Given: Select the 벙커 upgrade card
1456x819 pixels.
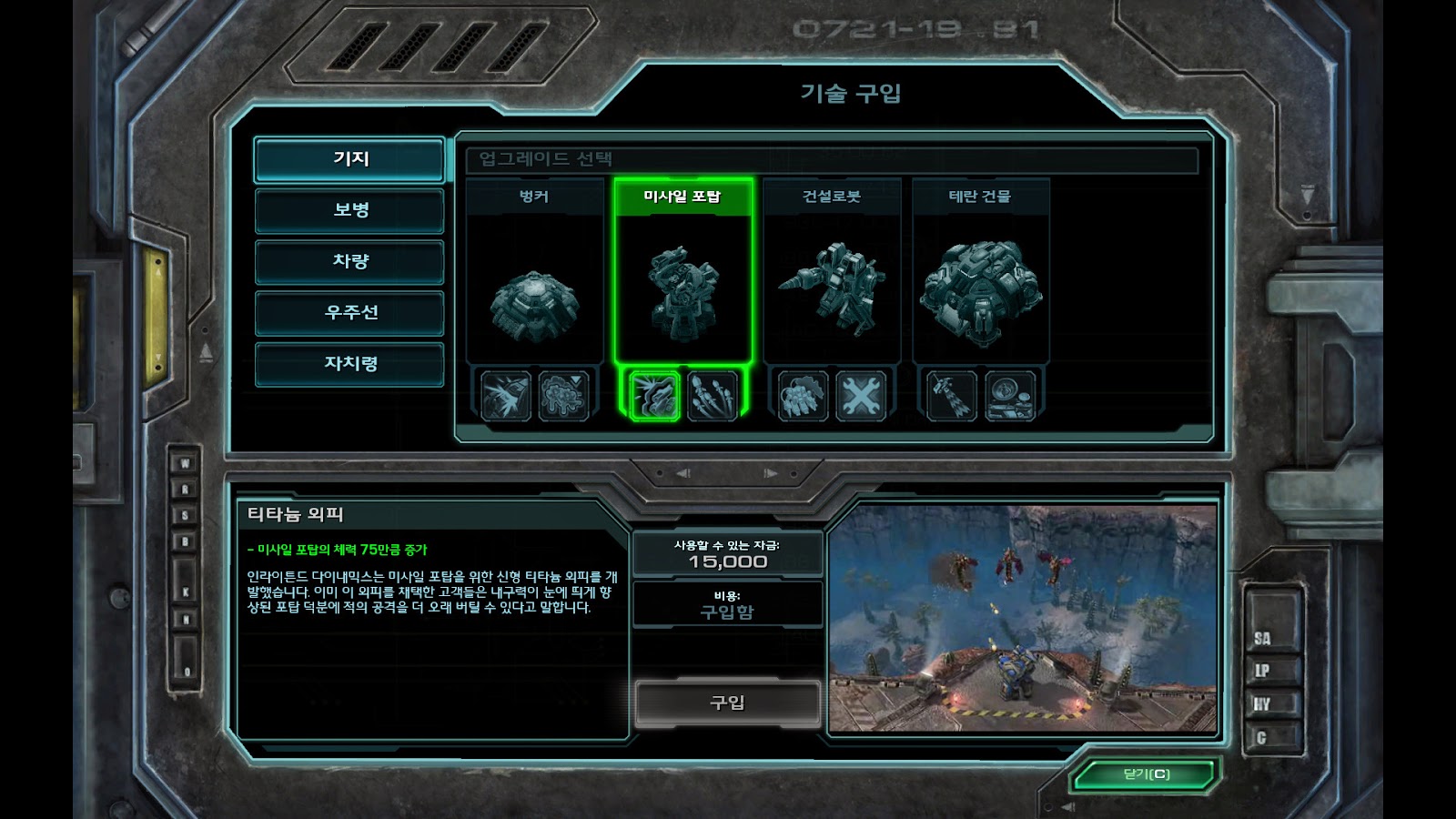Looking at the screenshot, I should pos(534,273).
